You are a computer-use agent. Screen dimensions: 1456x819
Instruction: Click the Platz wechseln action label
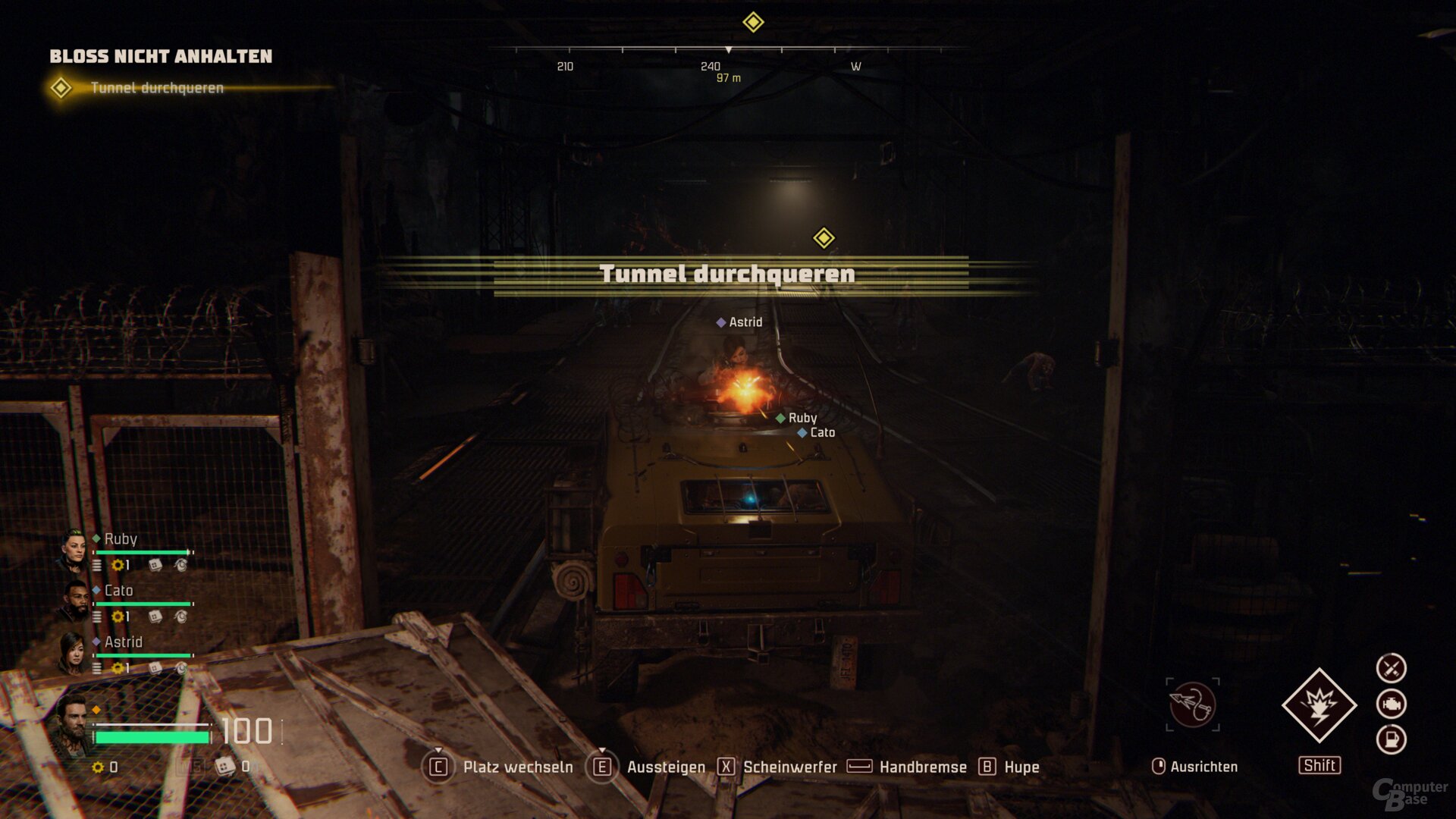(518, 767)
